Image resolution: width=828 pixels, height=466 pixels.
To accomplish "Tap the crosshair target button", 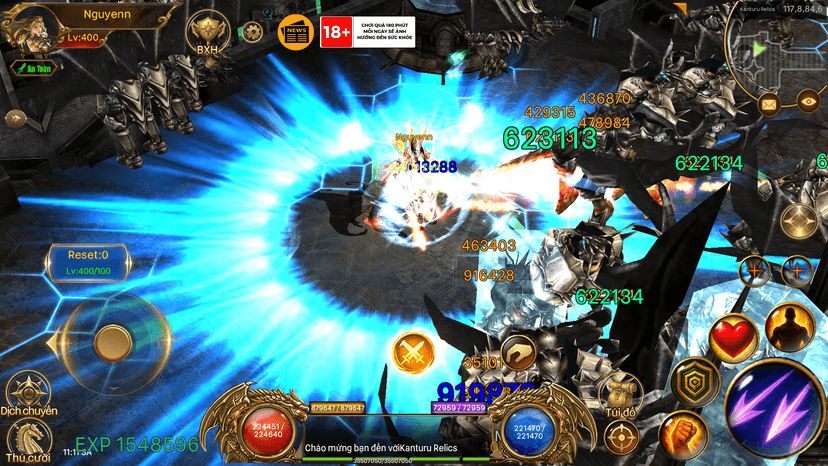I will pyautogui.click(x=621, y=436).
